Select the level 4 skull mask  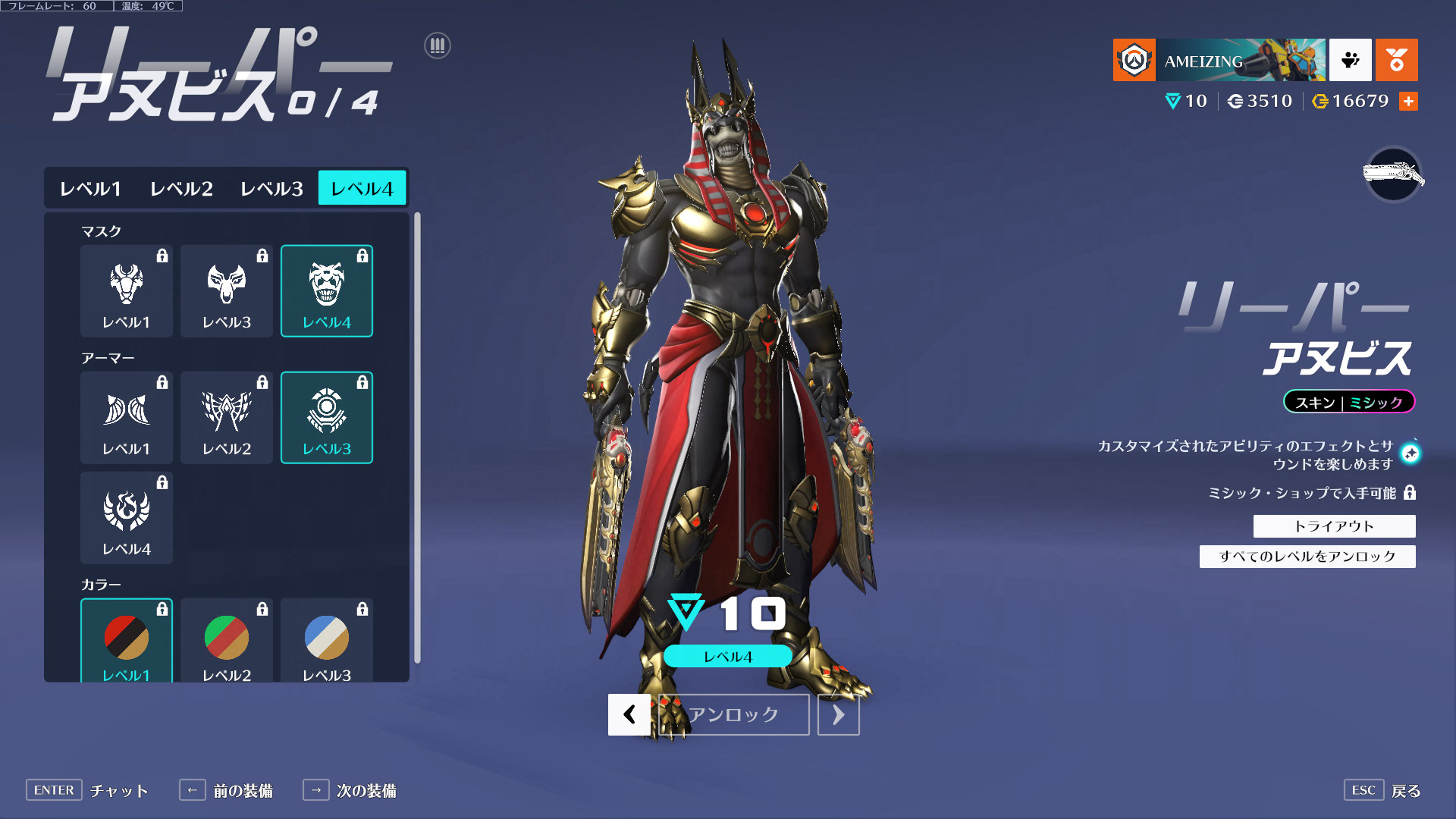(x=327, y=291)
